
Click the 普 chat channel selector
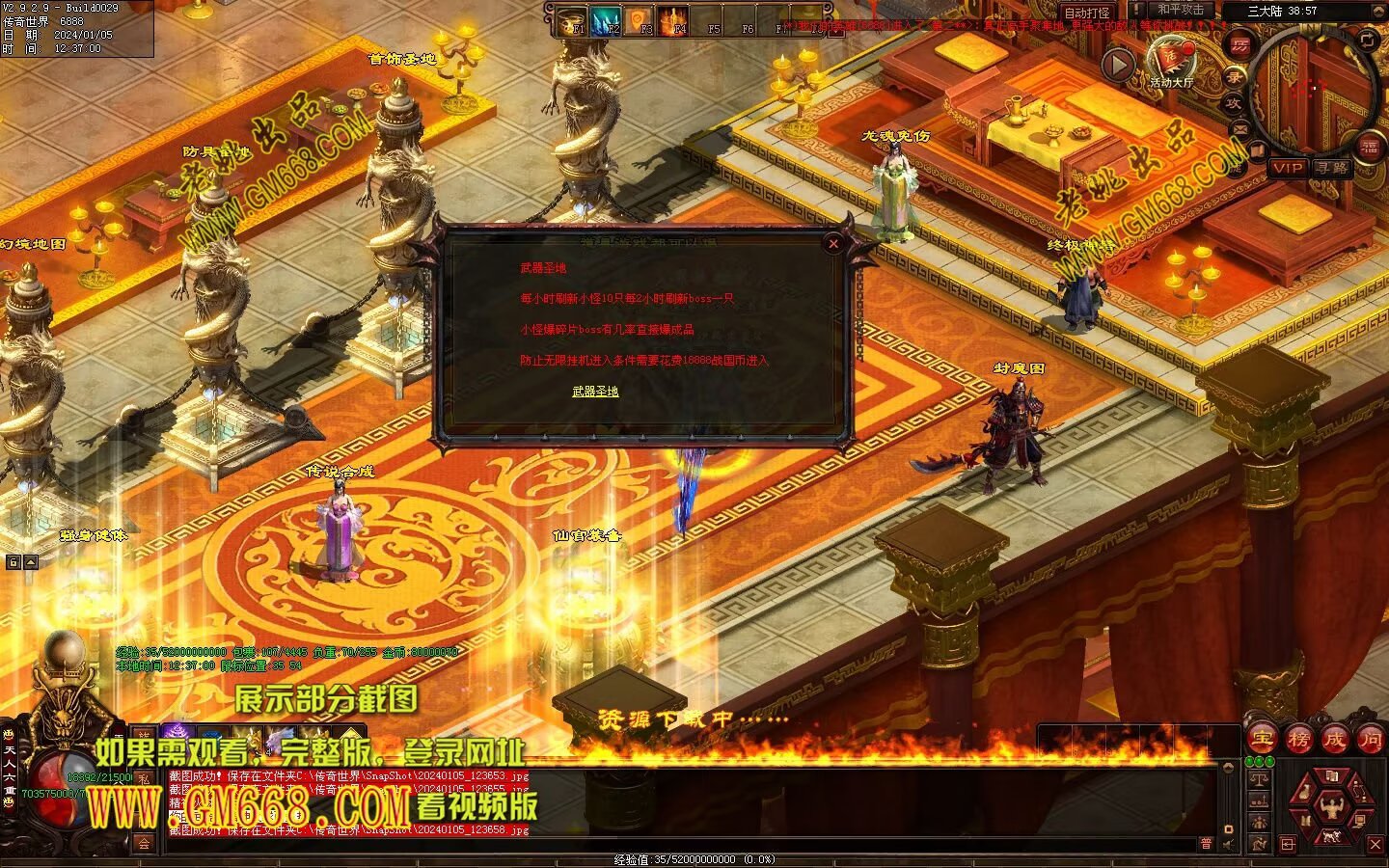coord(1205,844)
